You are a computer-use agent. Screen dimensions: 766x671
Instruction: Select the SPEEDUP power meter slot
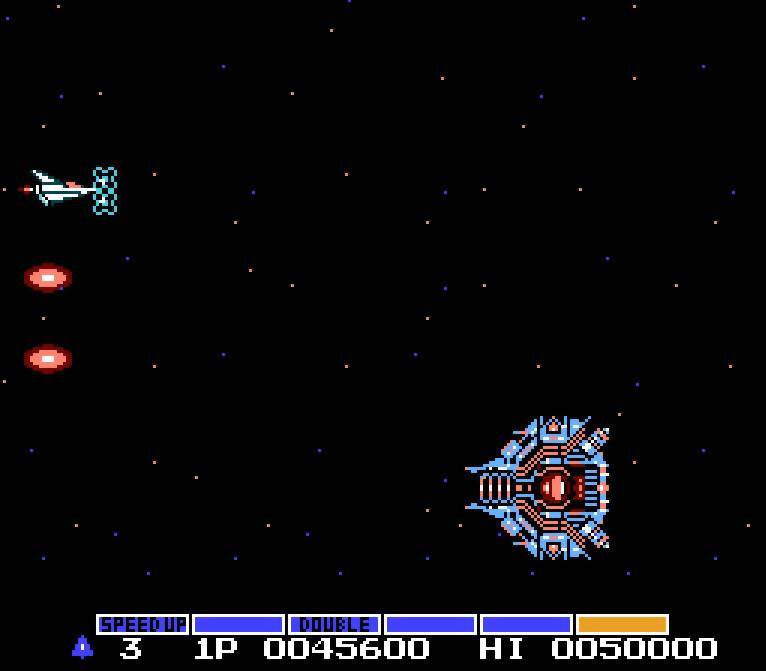coord(143,625)
